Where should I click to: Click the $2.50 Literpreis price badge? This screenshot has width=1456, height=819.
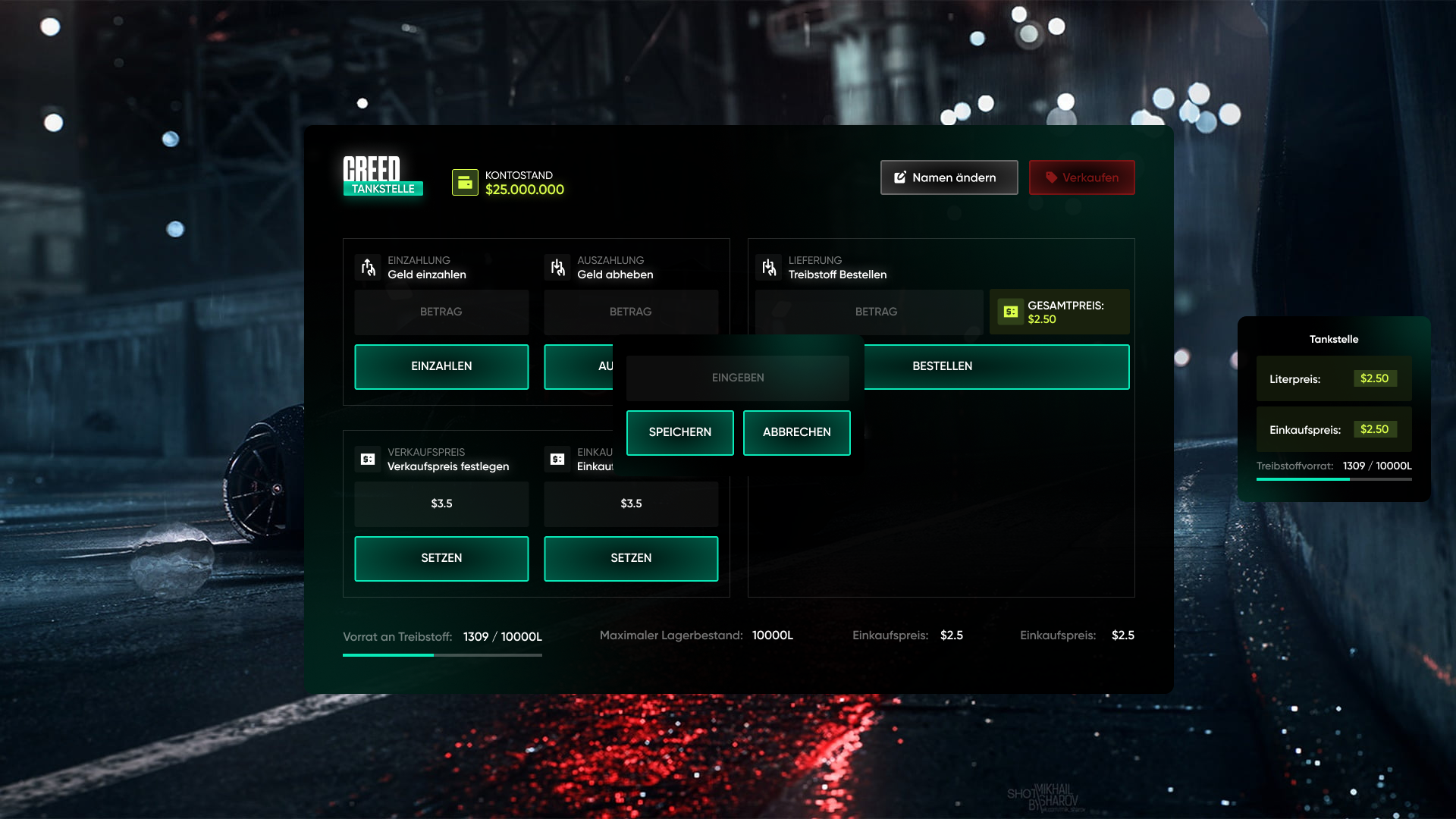[x=1376, y=378]
